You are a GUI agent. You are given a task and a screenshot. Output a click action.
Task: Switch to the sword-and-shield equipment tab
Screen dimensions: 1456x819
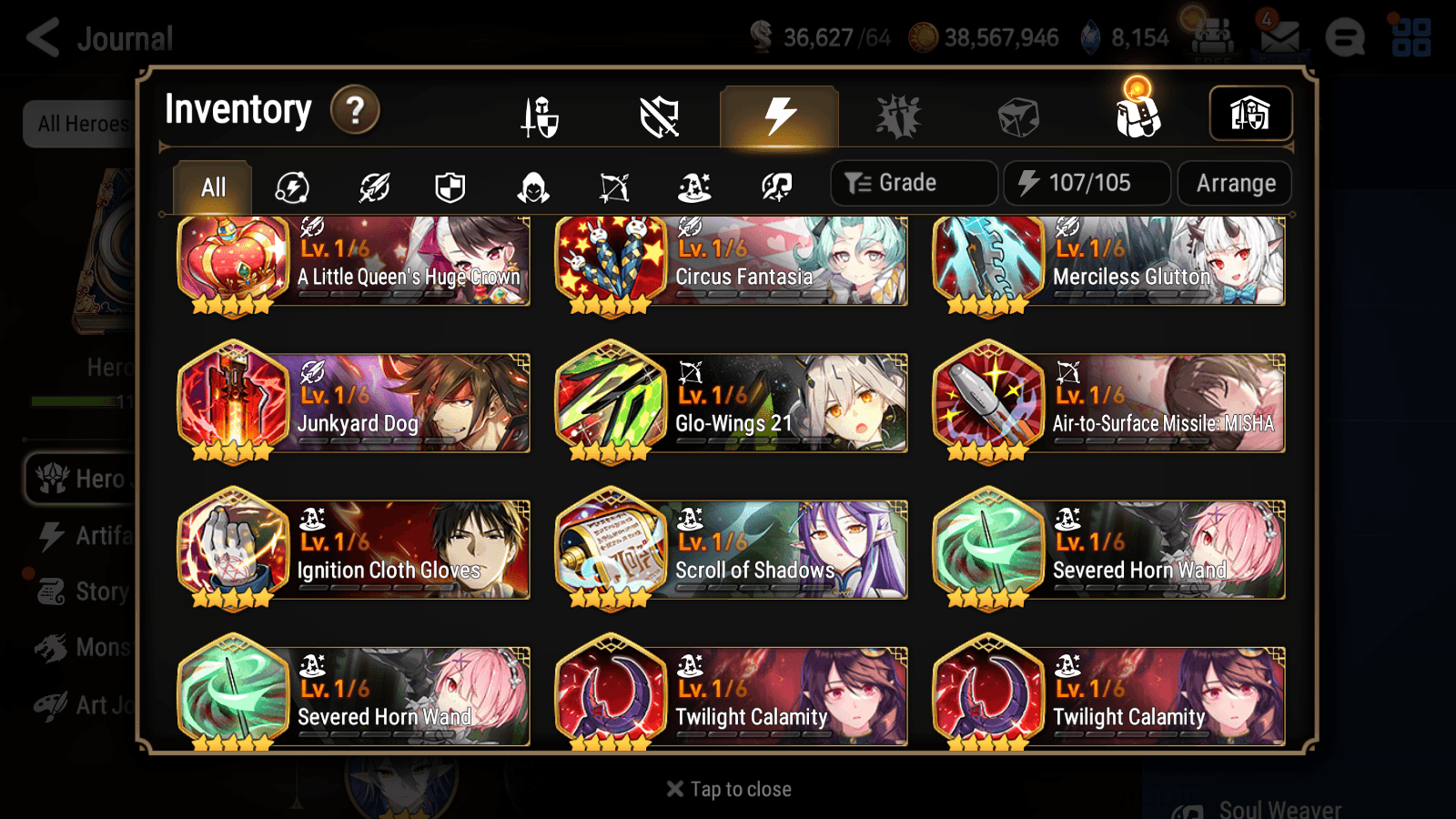click(539, 116)
